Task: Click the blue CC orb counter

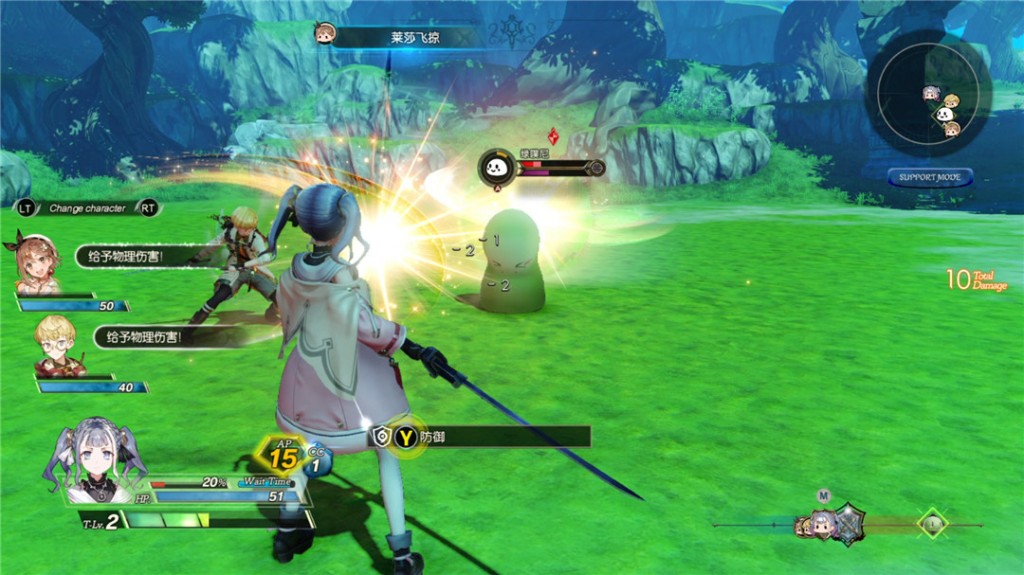Action: click(x=318, y=461)
